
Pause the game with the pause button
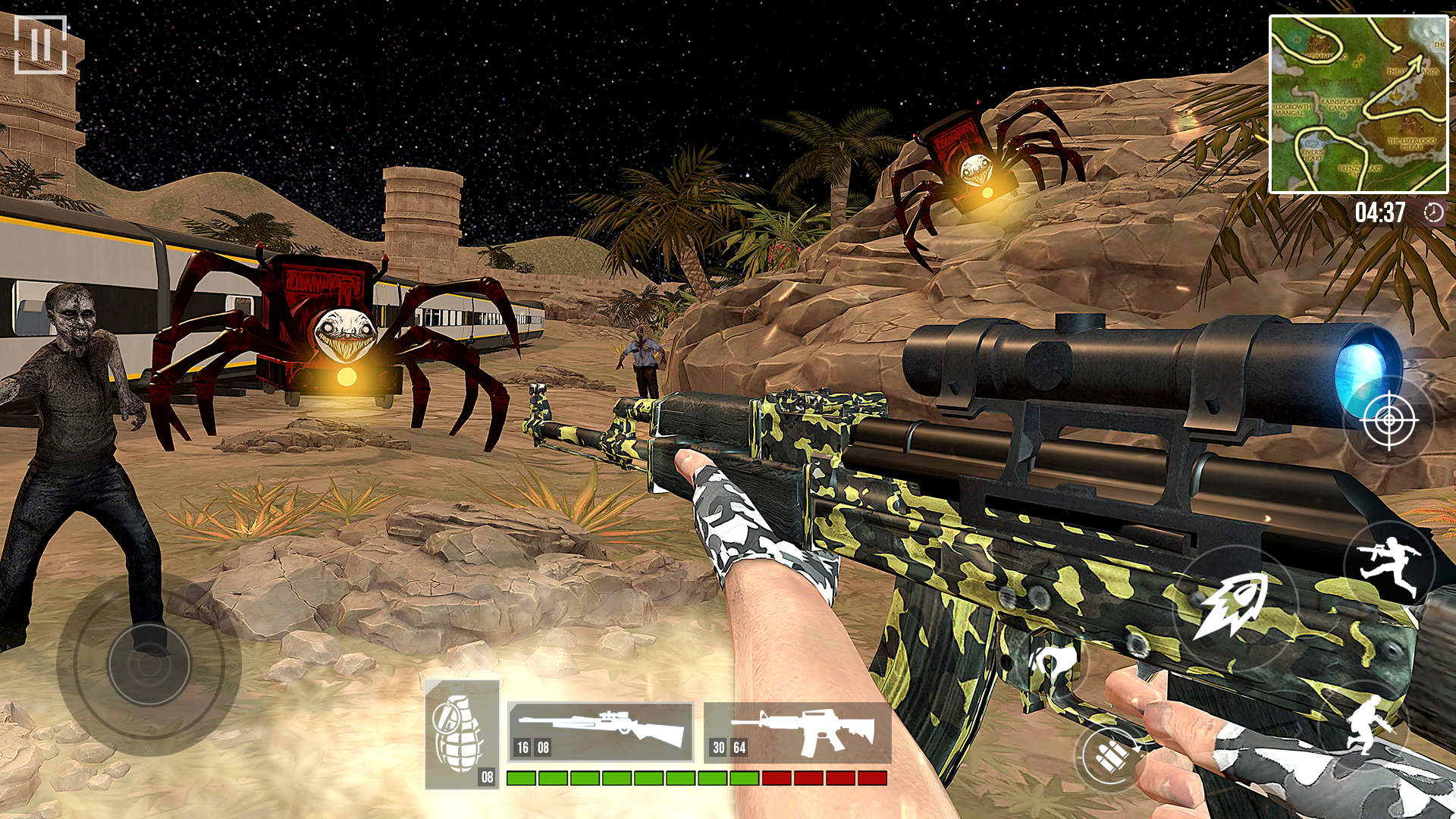pyautogui.click(x=41, y=45)
